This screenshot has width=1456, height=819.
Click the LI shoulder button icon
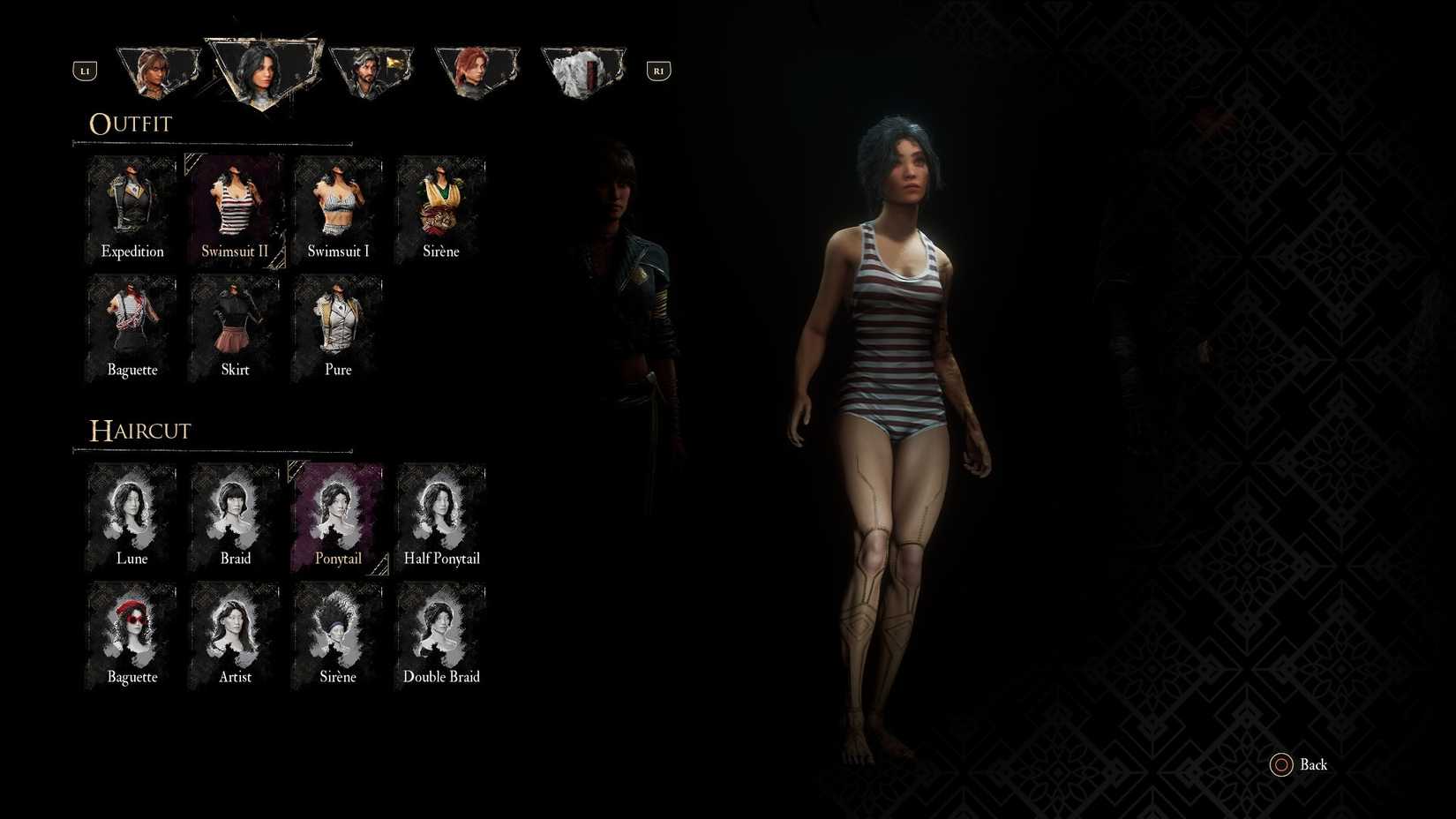85,70
